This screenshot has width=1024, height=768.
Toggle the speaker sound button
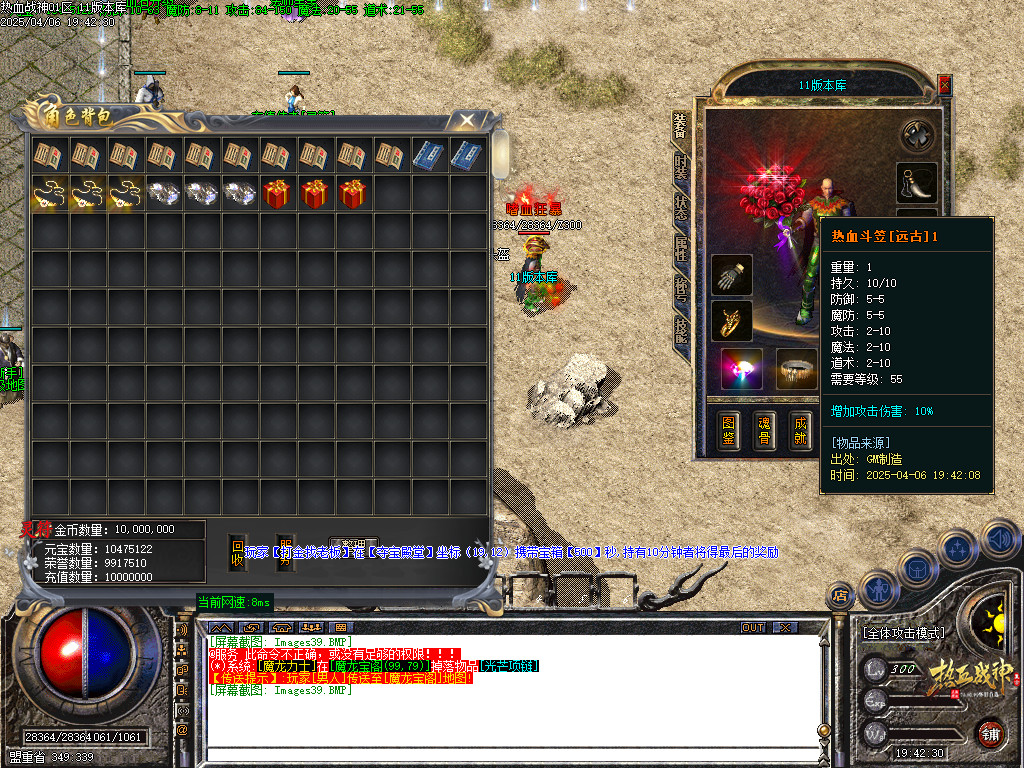pyautogui.click(x=1000, y=537)
